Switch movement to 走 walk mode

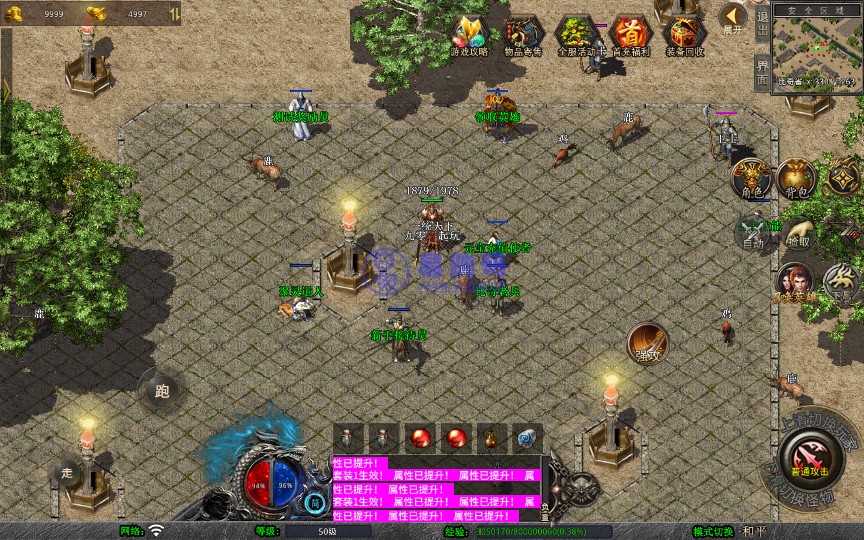[68, 471]
